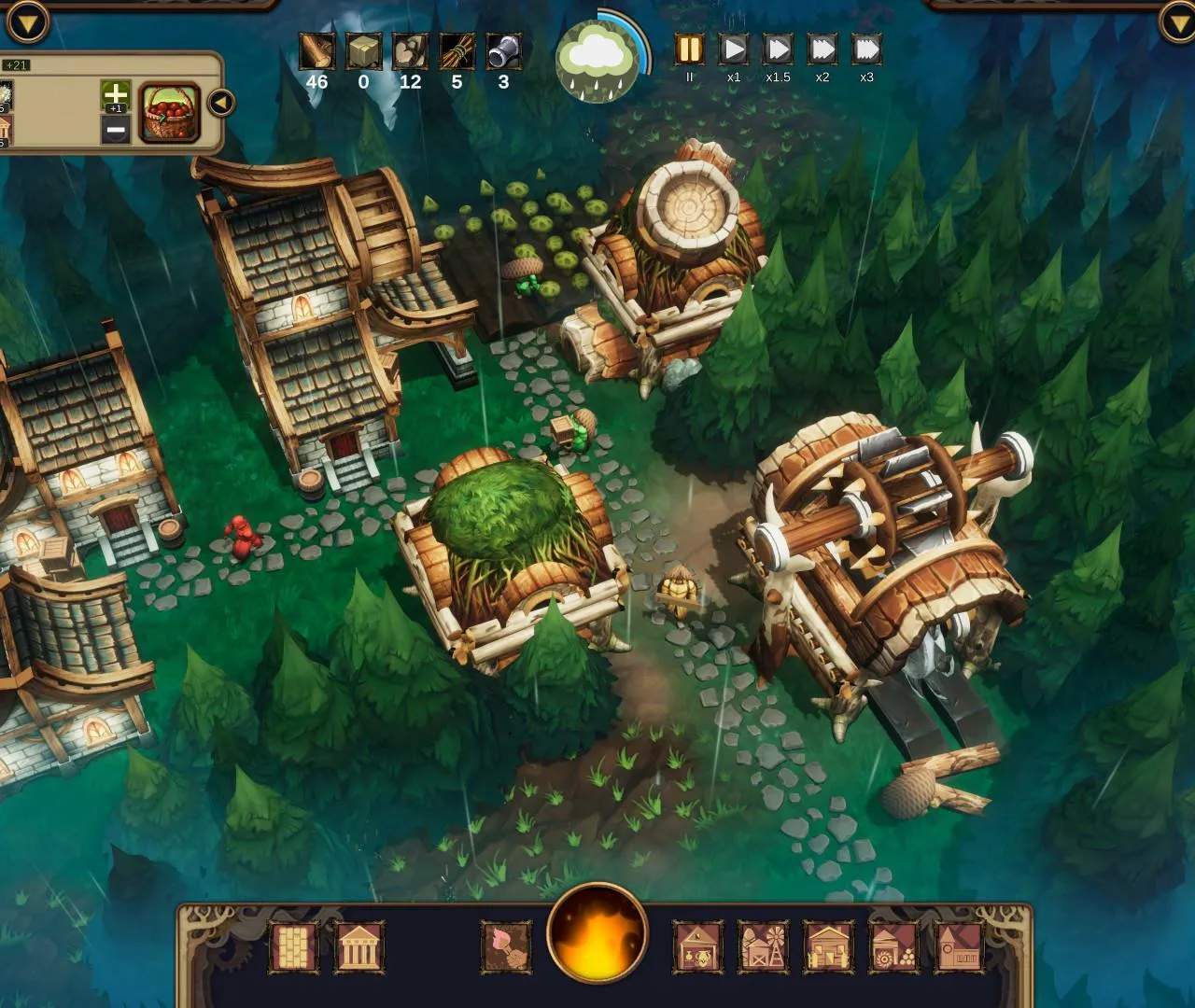Open the clock tower building category
This screenshot has width=1195, height=1008.
coord(958,947)
